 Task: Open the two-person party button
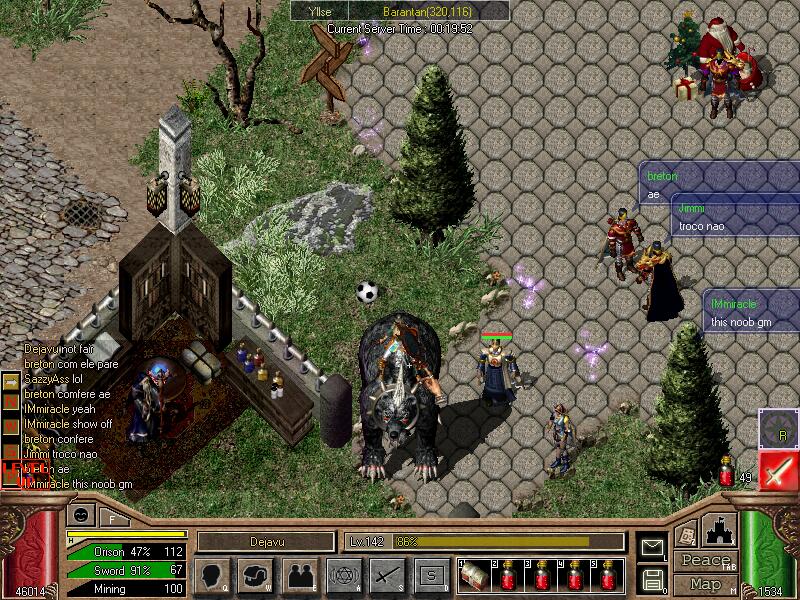(x=299, y=575)
